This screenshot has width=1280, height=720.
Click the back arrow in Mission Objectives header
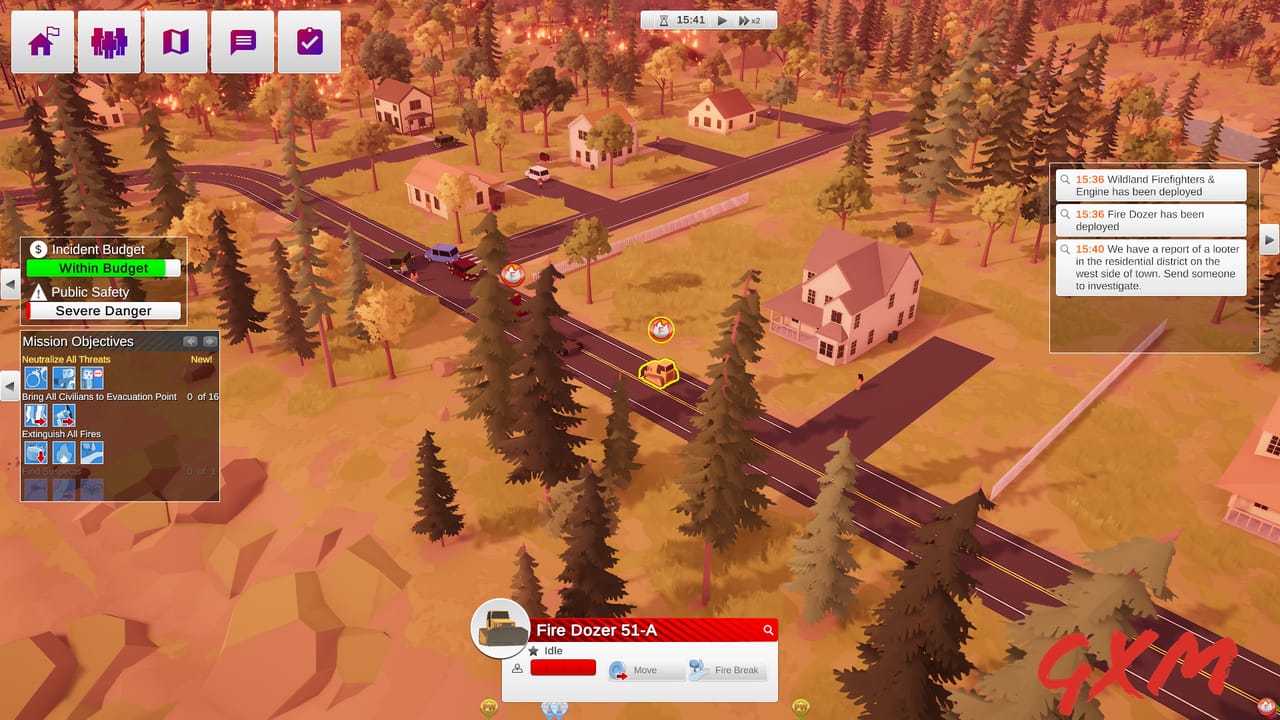(x=190, y=341)
